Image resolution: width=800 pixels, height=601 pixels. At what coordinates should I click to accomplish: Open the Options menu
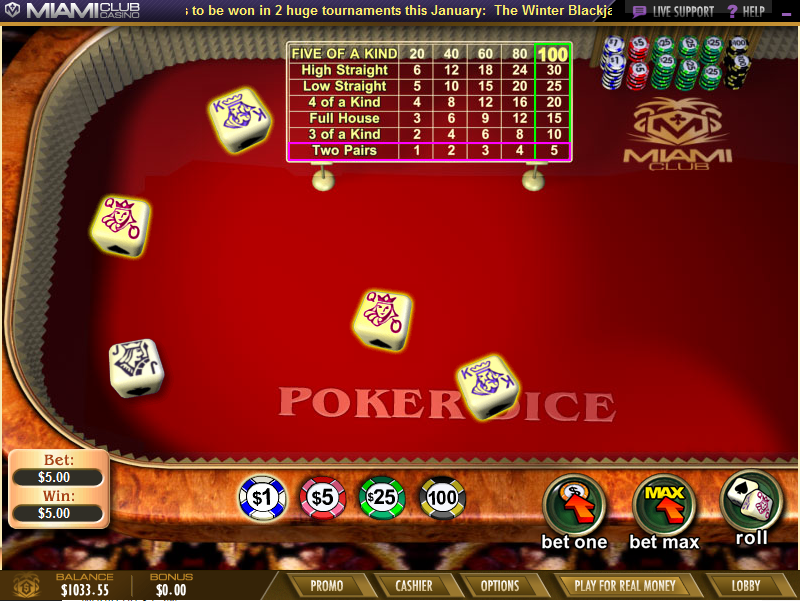click(500, 586)
